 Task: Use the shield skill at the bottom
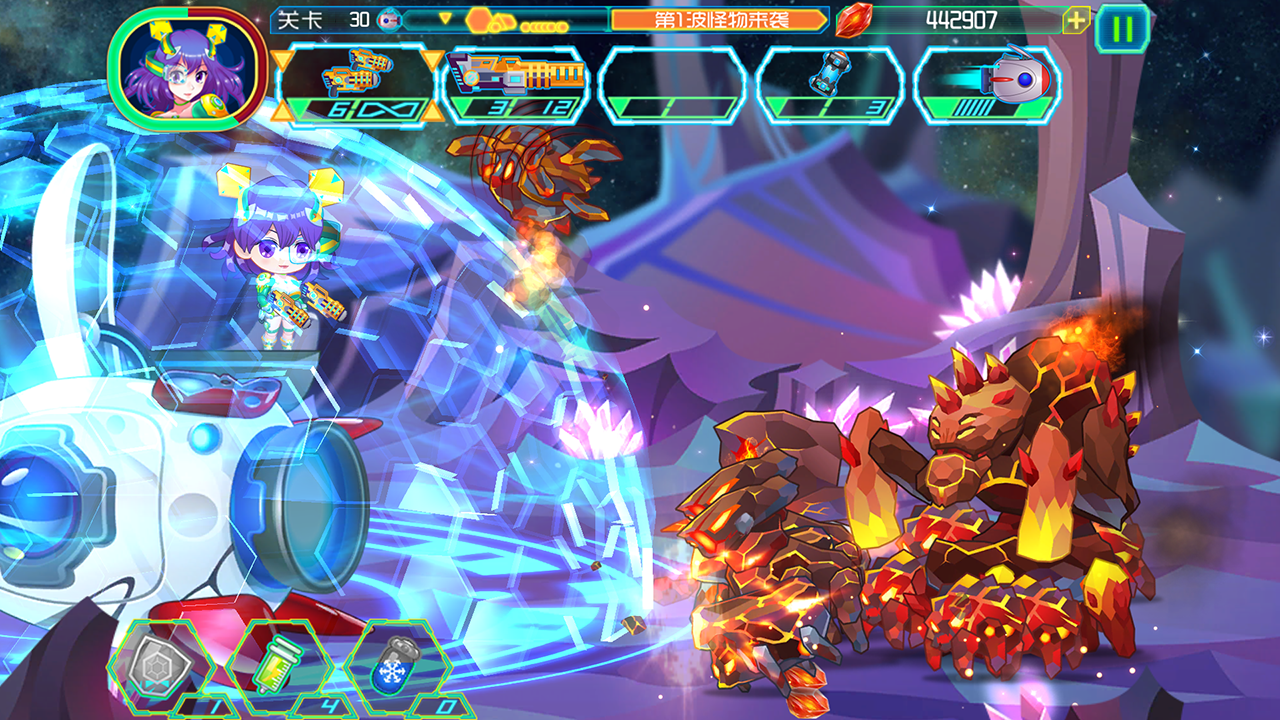(160, 672)
